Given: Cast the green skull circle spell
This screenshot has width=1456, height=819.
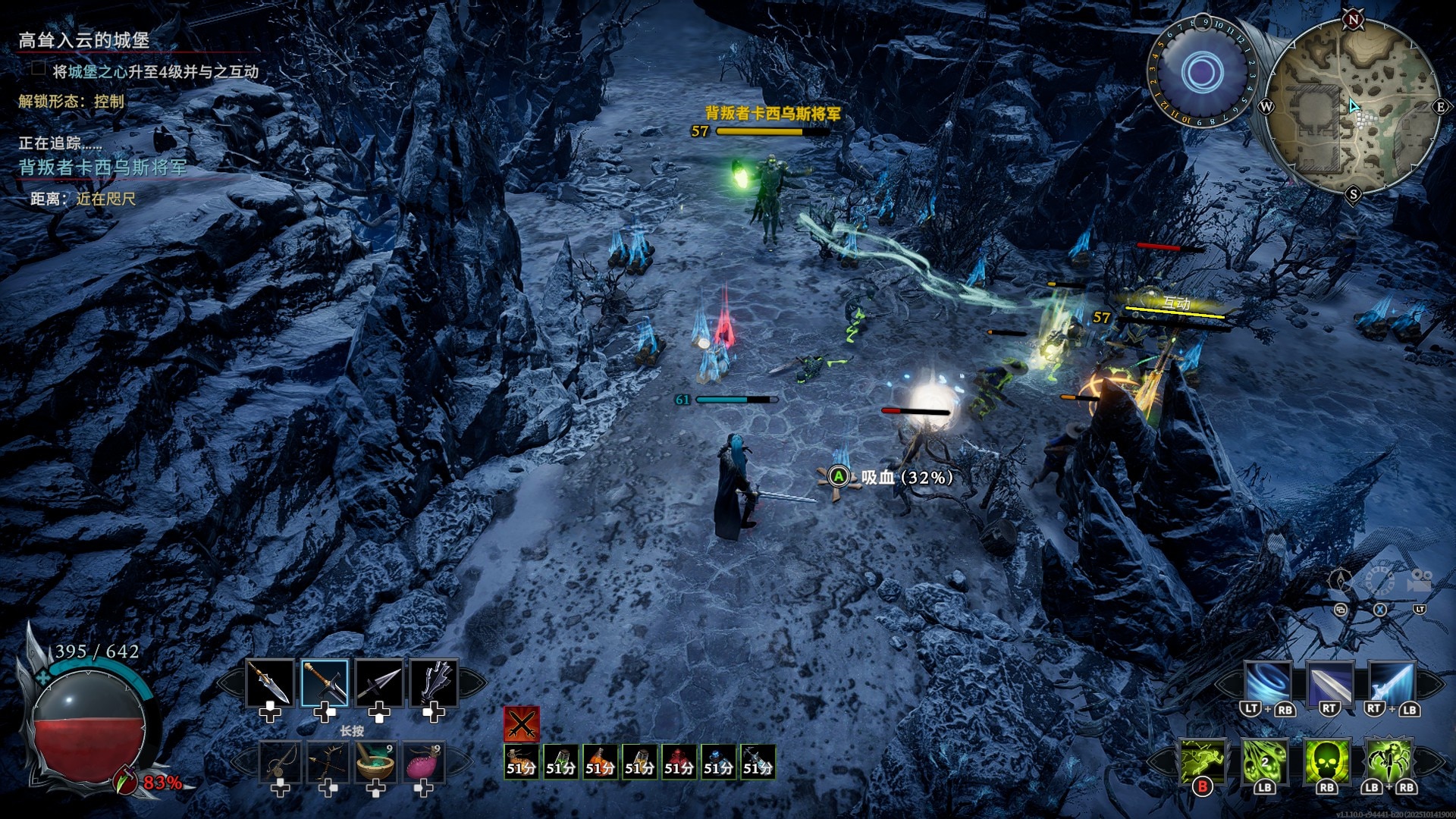Looking at the screenshot, I should [1326, 761].
